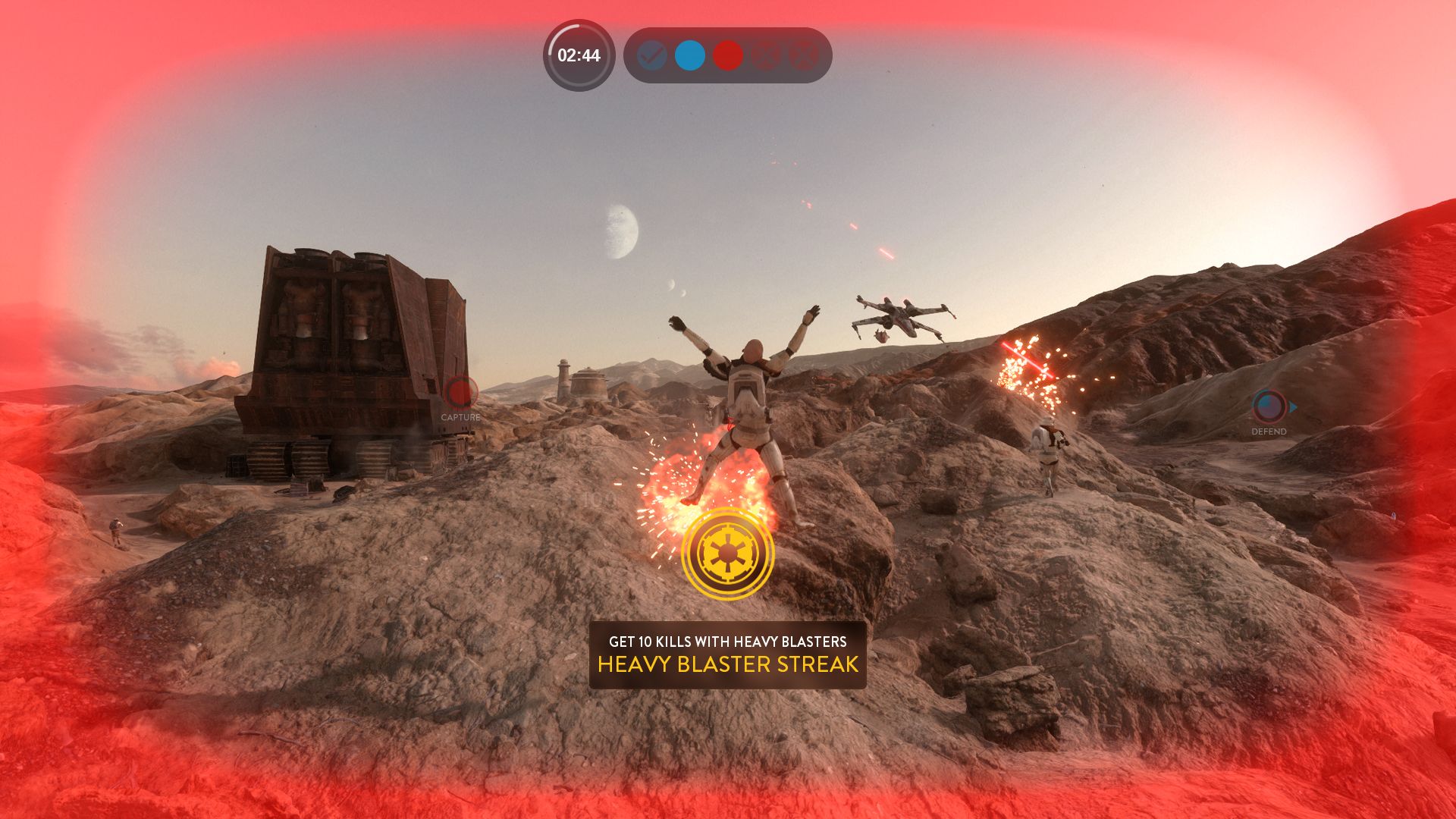
Task: Open the Heavy Blaster Streak notification
Action: pos(727,654)
